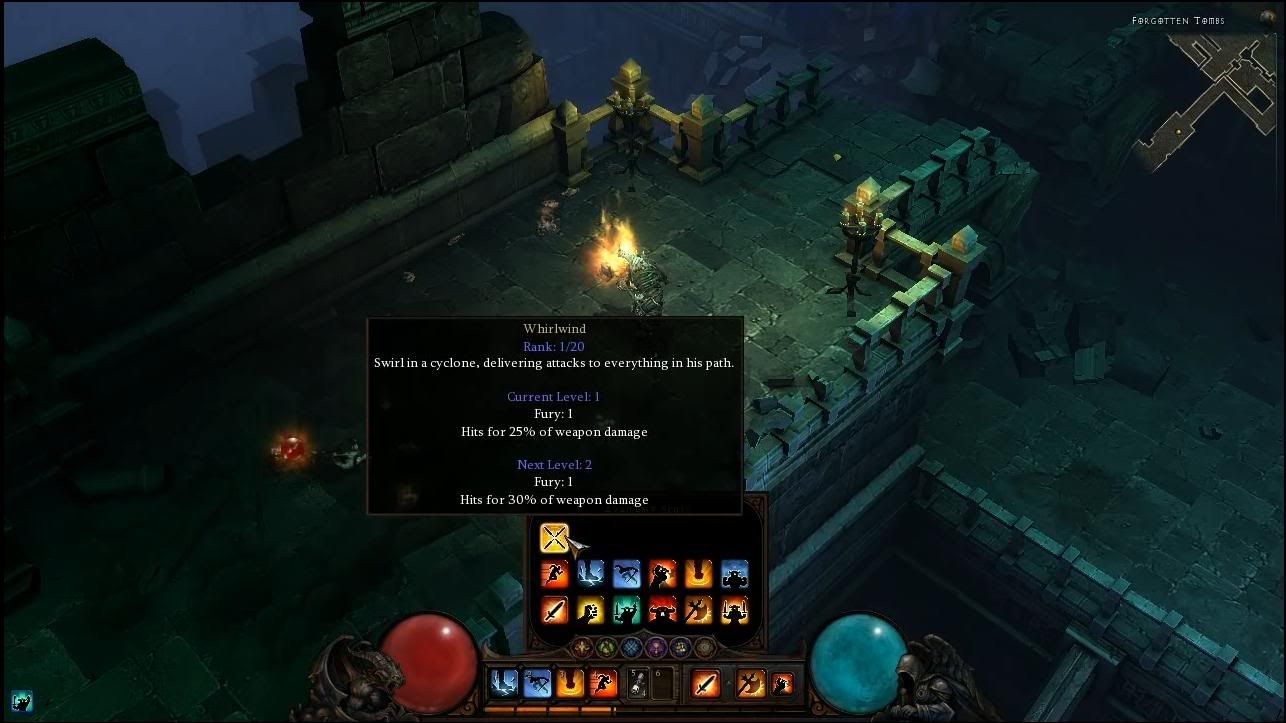Open the purple orb skill category tab
The width and height of the screenshot is (1286, 723).
pos(656,647)
